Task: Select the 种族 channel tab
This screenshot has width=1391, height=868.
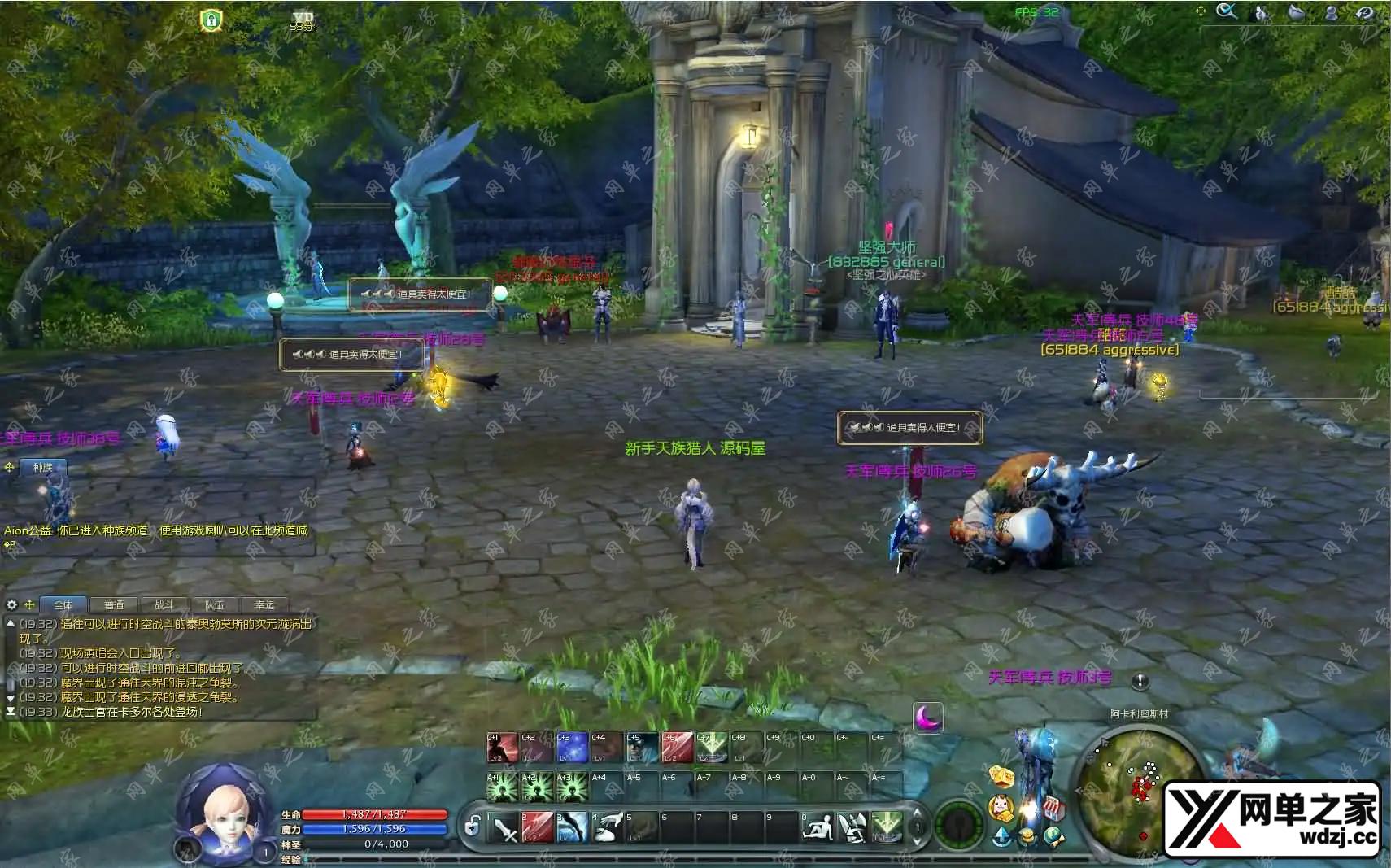Action: click(x=43, y=468)
